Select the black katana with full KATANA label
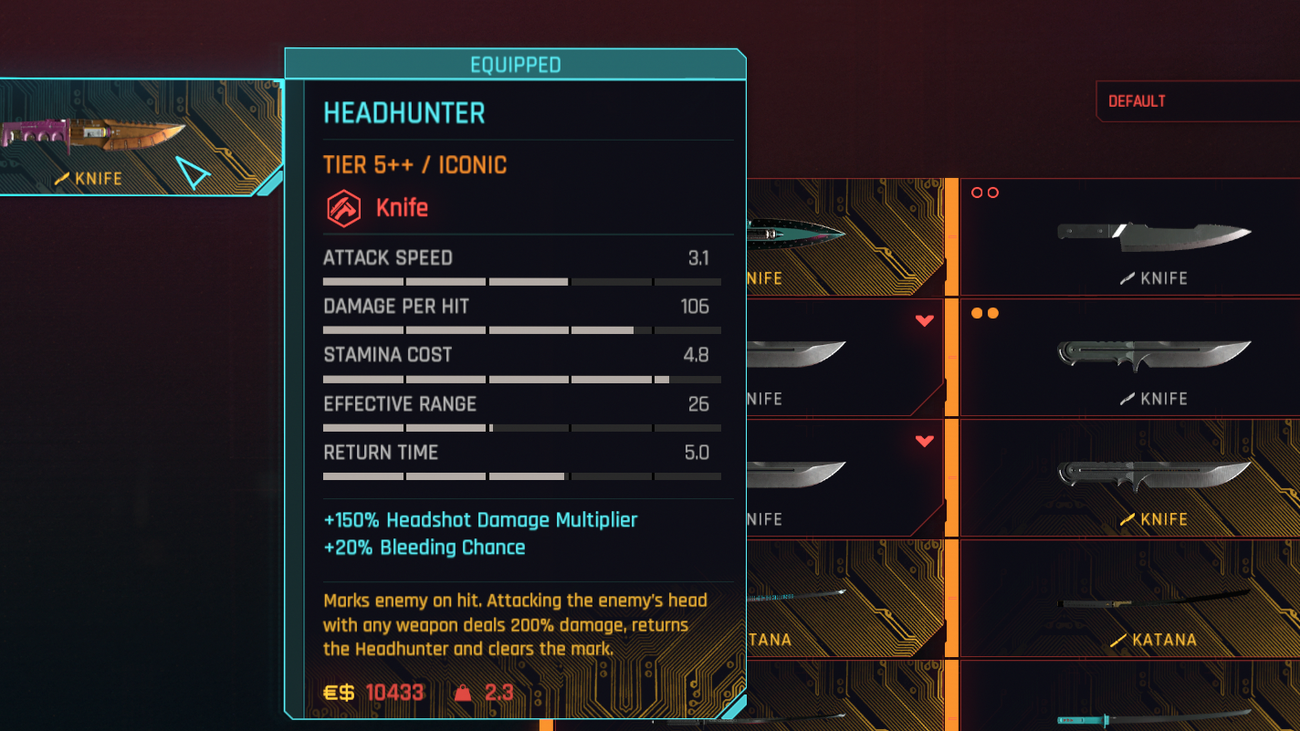Image resolution: width=1300 pixels, height=731 pixels. (x=1130, y=599)
